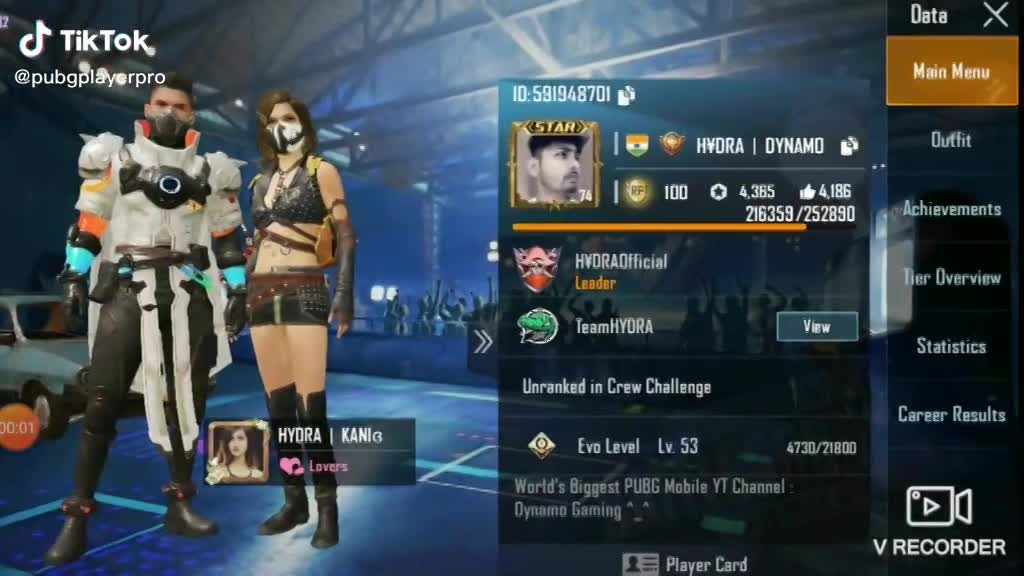
Task: Copy the HYDRA DYNAMO player name
Action: (x=849, y=146)
